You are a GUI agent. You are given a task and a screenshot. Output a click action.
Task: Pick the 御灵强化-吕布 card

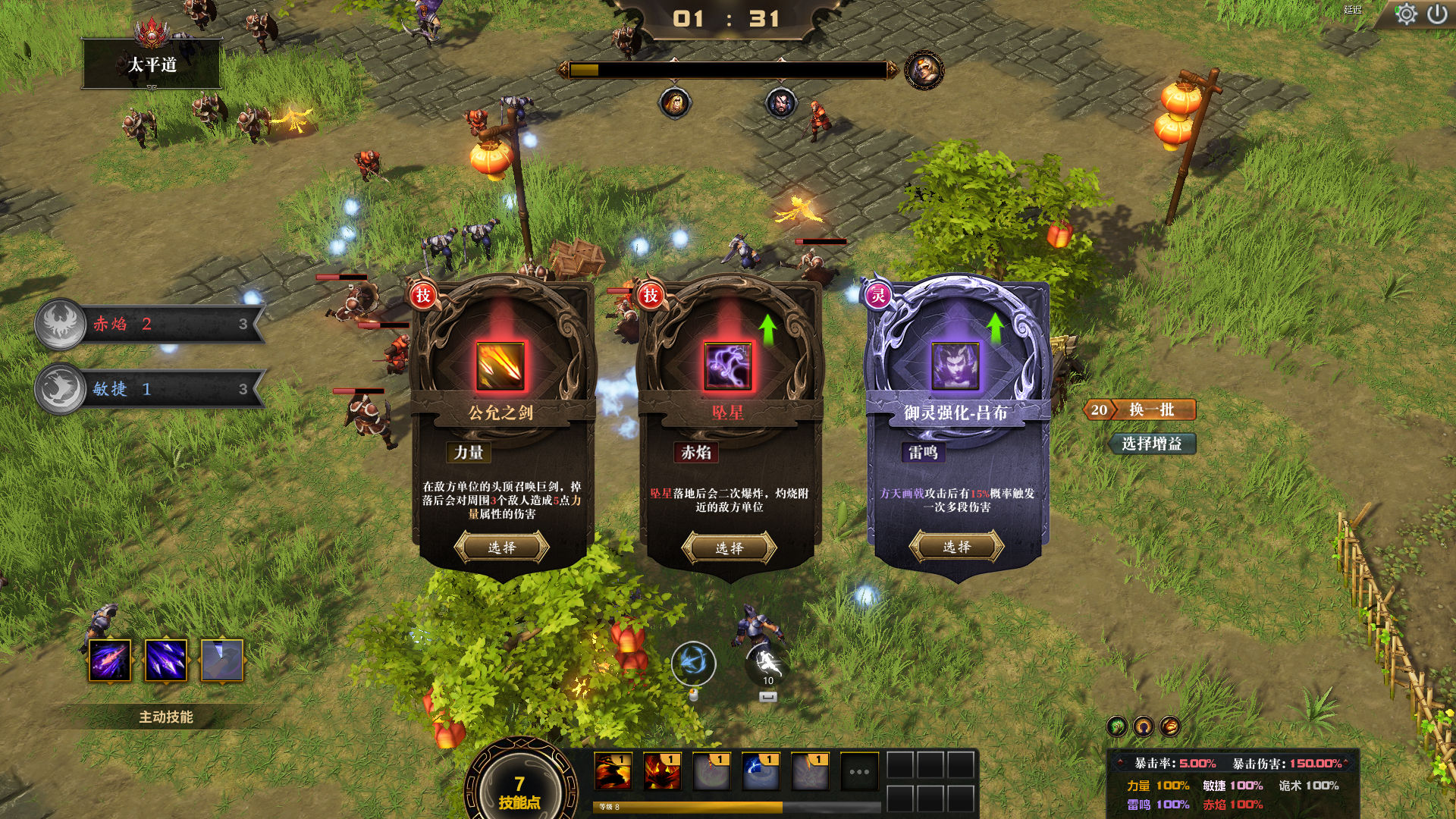956,547
